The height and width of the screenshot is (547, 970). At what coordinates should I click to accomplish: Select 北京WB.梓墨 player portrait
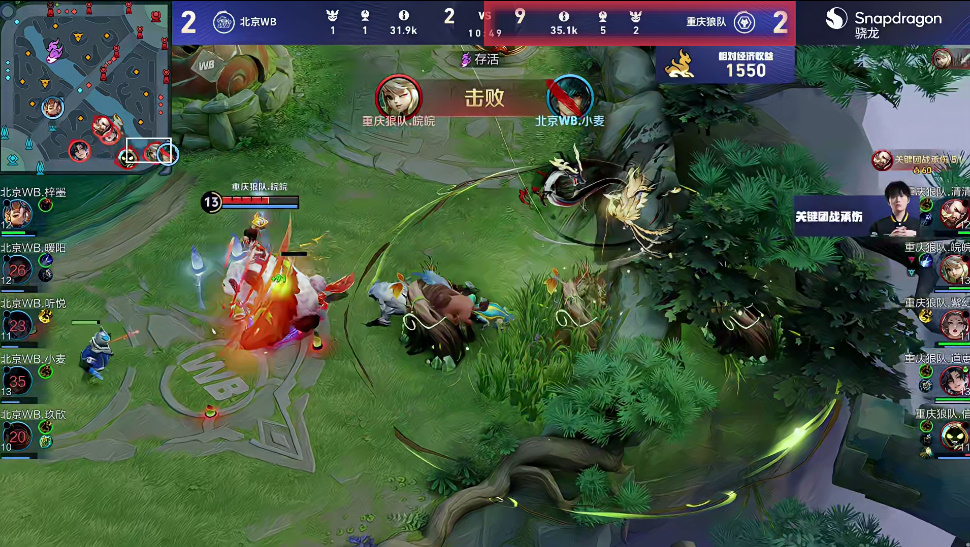point(17,213)
